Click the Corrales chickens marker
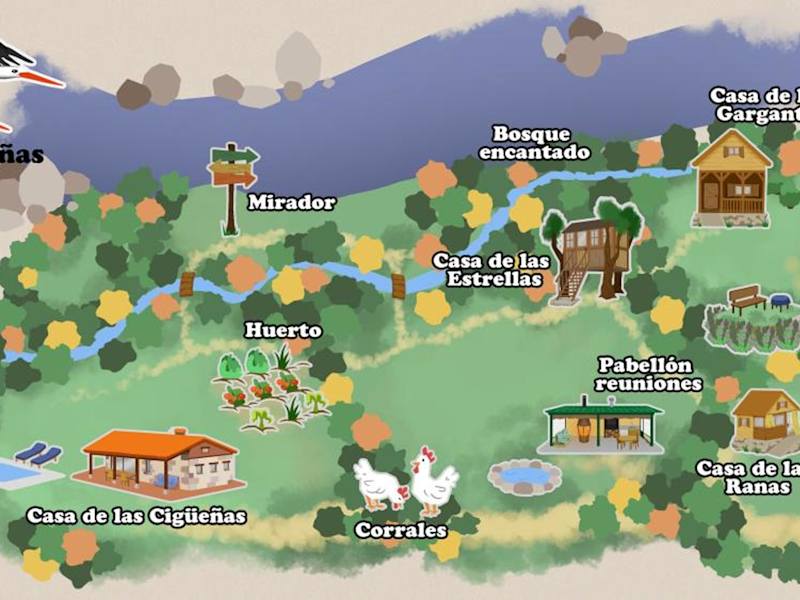 pos(407,481)
